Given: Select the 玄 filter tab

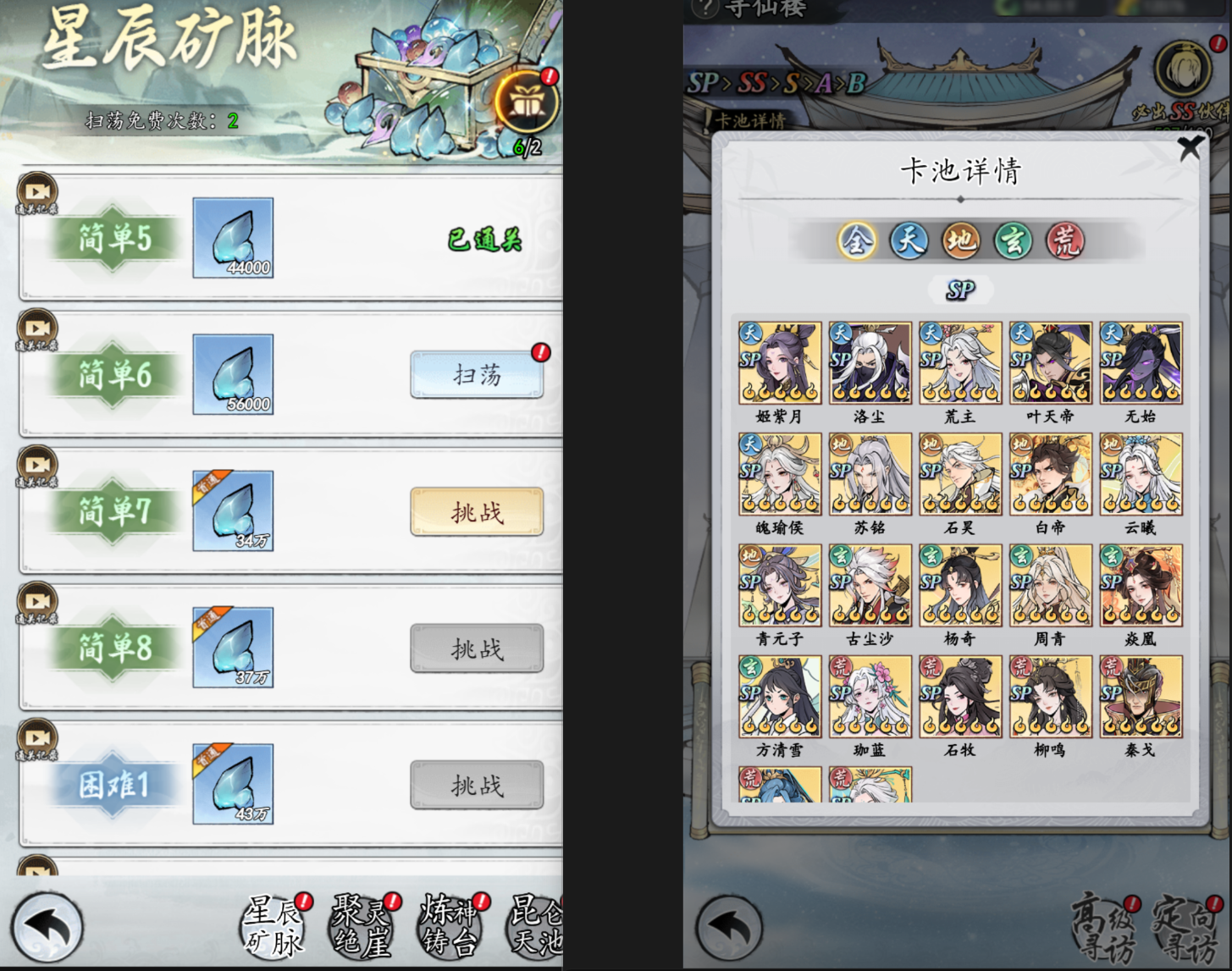Looking at the screenshot, I should 1013,242.
